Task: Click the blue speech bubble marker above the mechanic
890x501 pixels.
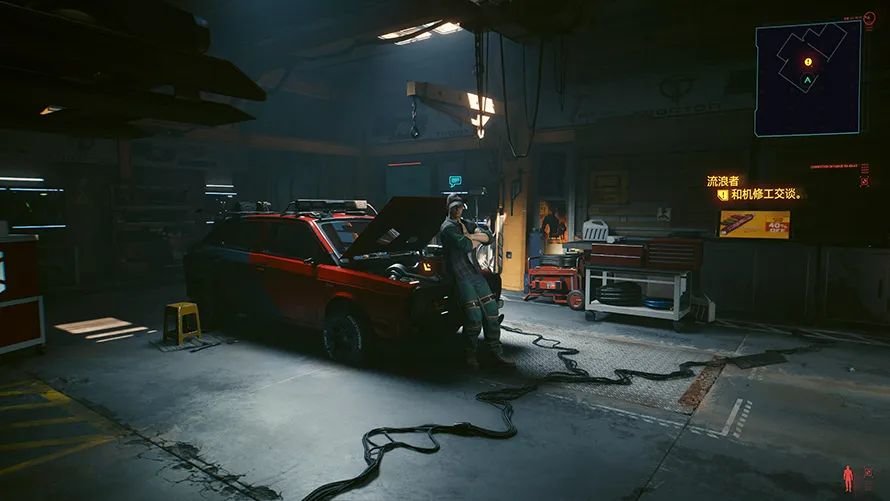Action: [x=455, y=182]
